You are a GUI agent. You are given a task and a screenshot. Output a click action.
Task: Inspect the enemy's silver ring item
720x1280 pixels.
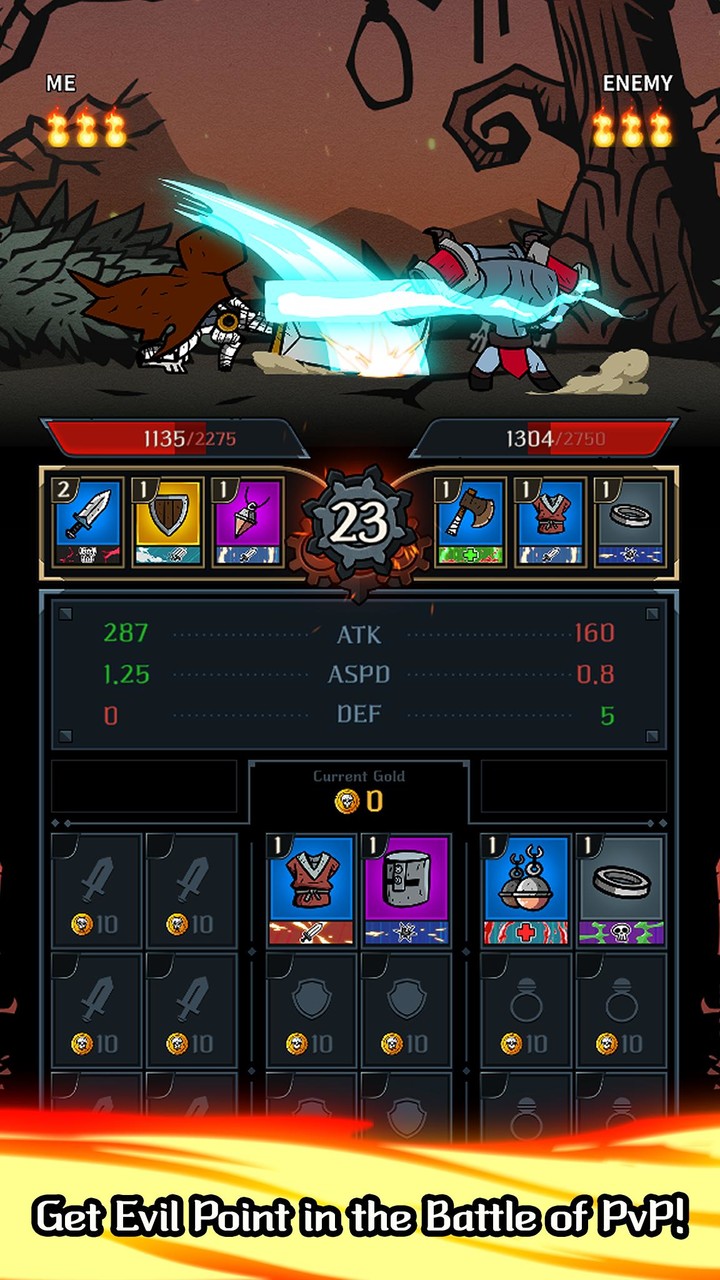coord(631,522)
